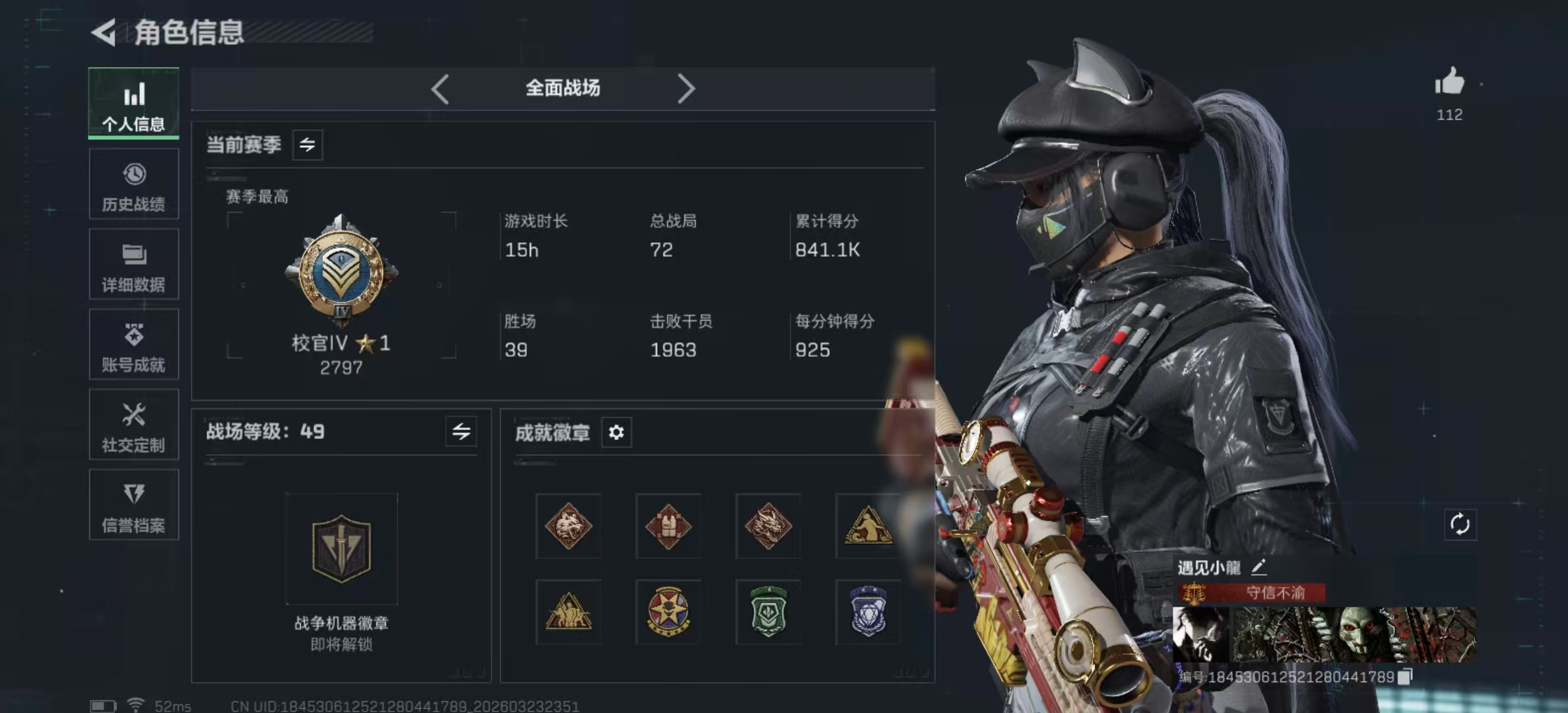Open the 详细数据 tab
The width and height of the screenshot is (1568, 713).
click(134, 265)
